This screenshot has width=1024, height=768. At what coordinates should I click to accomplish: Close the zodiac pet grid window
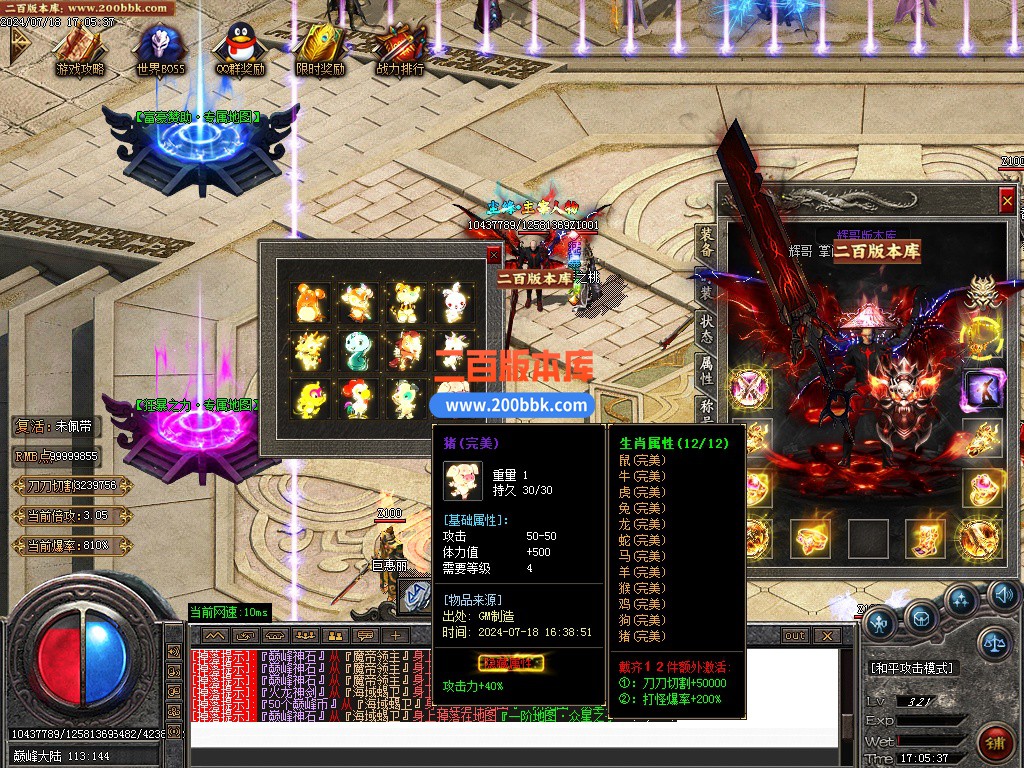tap(493, 255)
